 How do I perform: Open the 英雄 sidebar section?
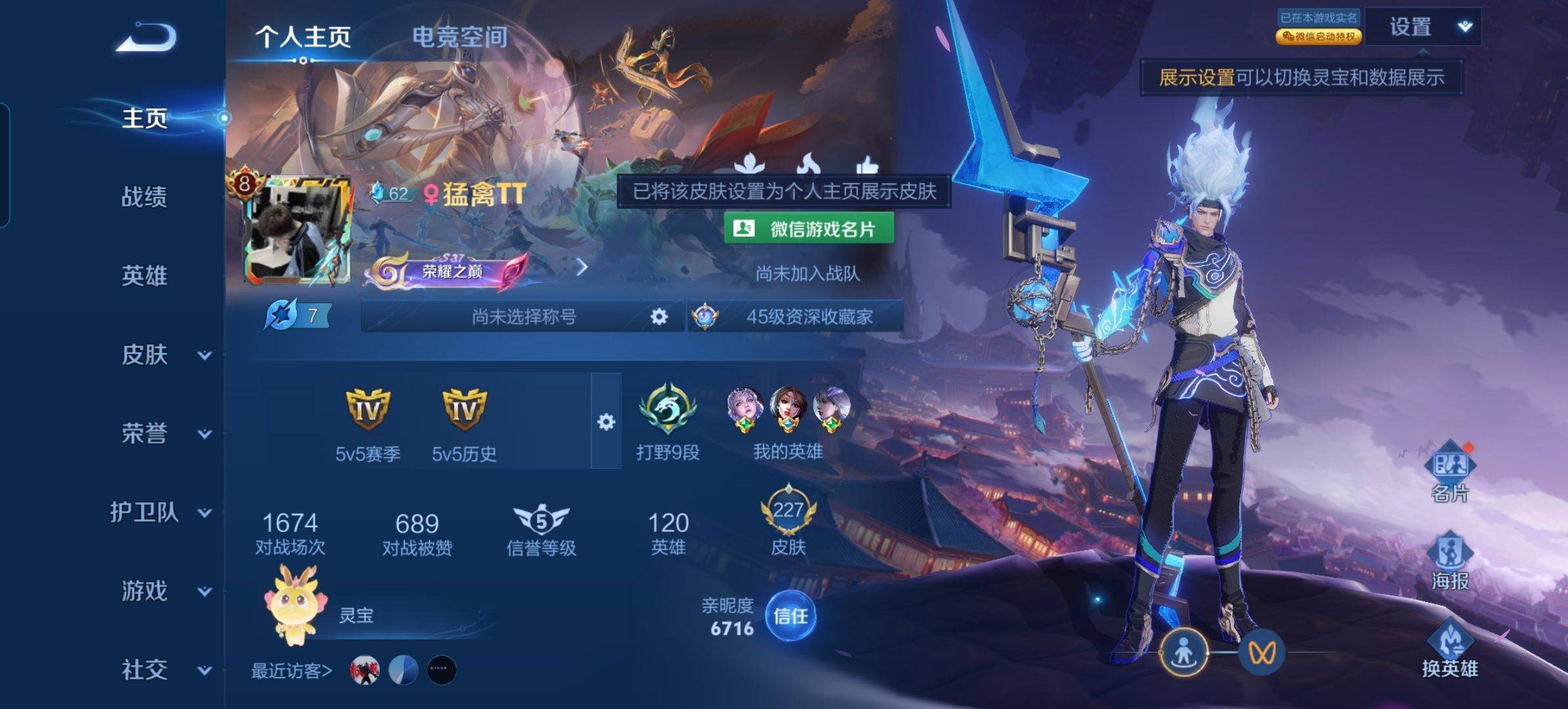pyautogui.click(x=144, y=276)
